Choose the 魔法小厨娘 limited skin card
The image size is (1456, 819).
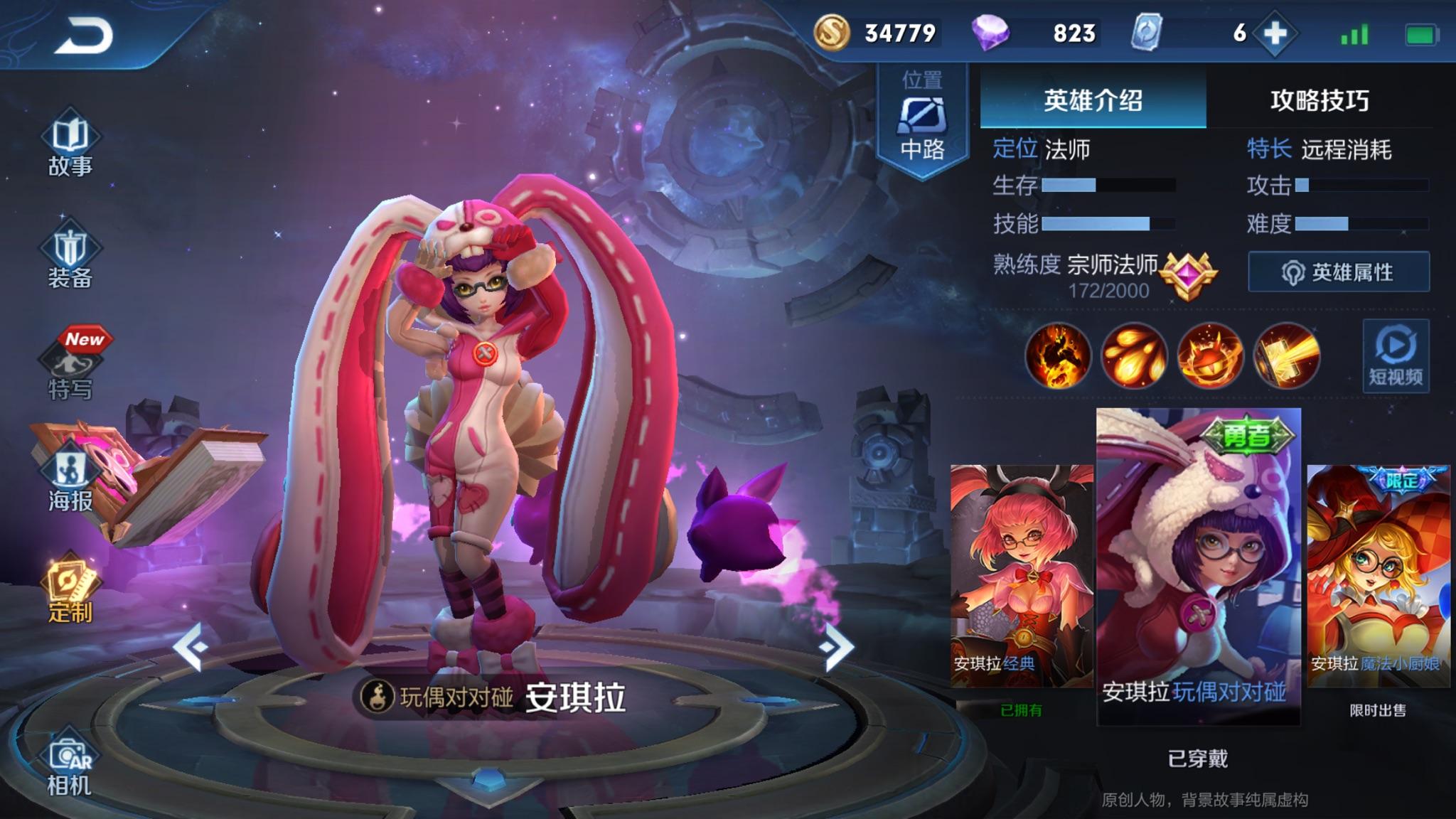tap(1378, 576)
